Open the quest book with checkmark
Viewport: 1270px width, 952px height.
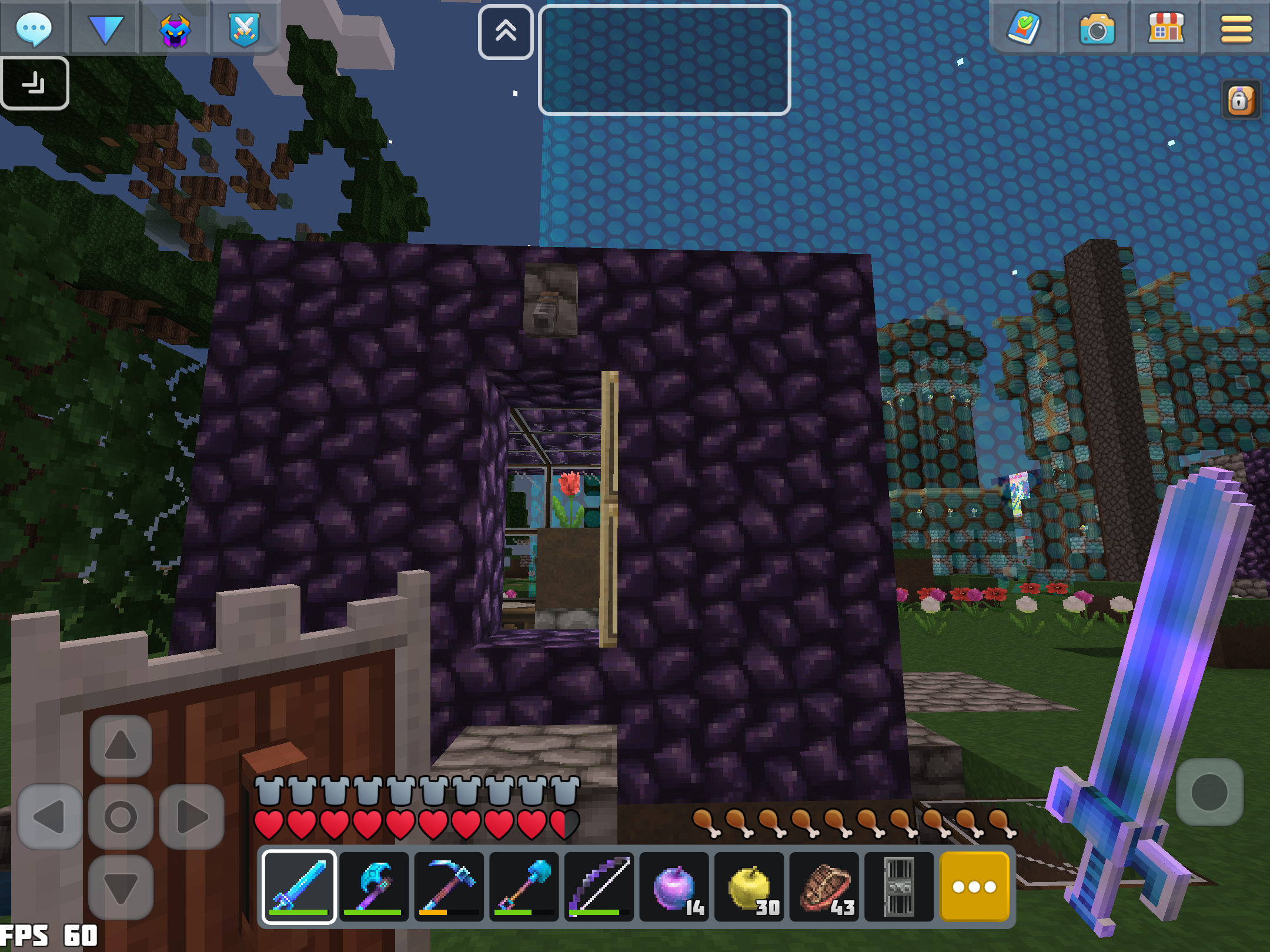click(1024, 28)
